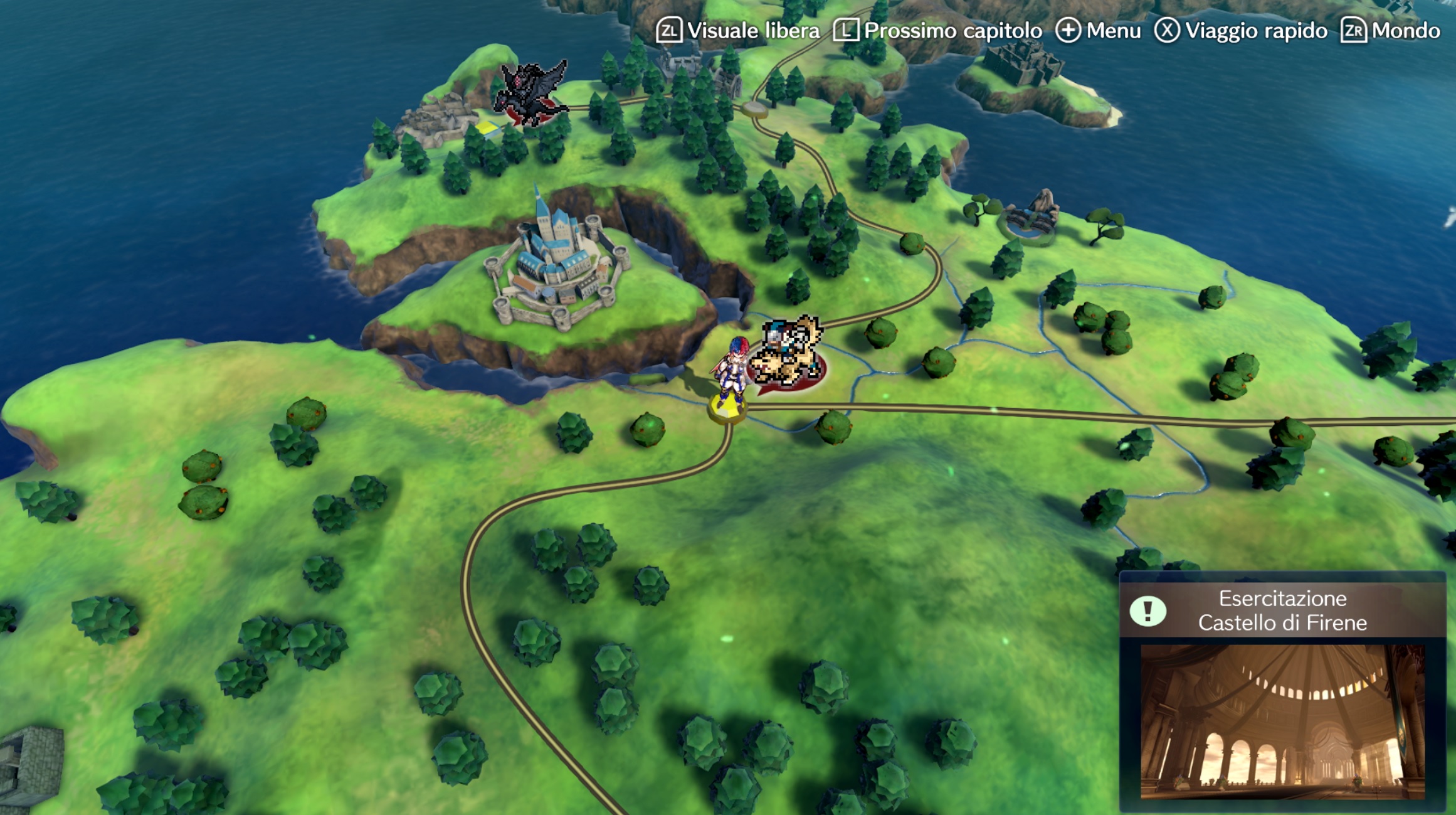Click the exclamation mark alert icon
Viewport: 1456px width, 815px height.
coord(1147,610)
